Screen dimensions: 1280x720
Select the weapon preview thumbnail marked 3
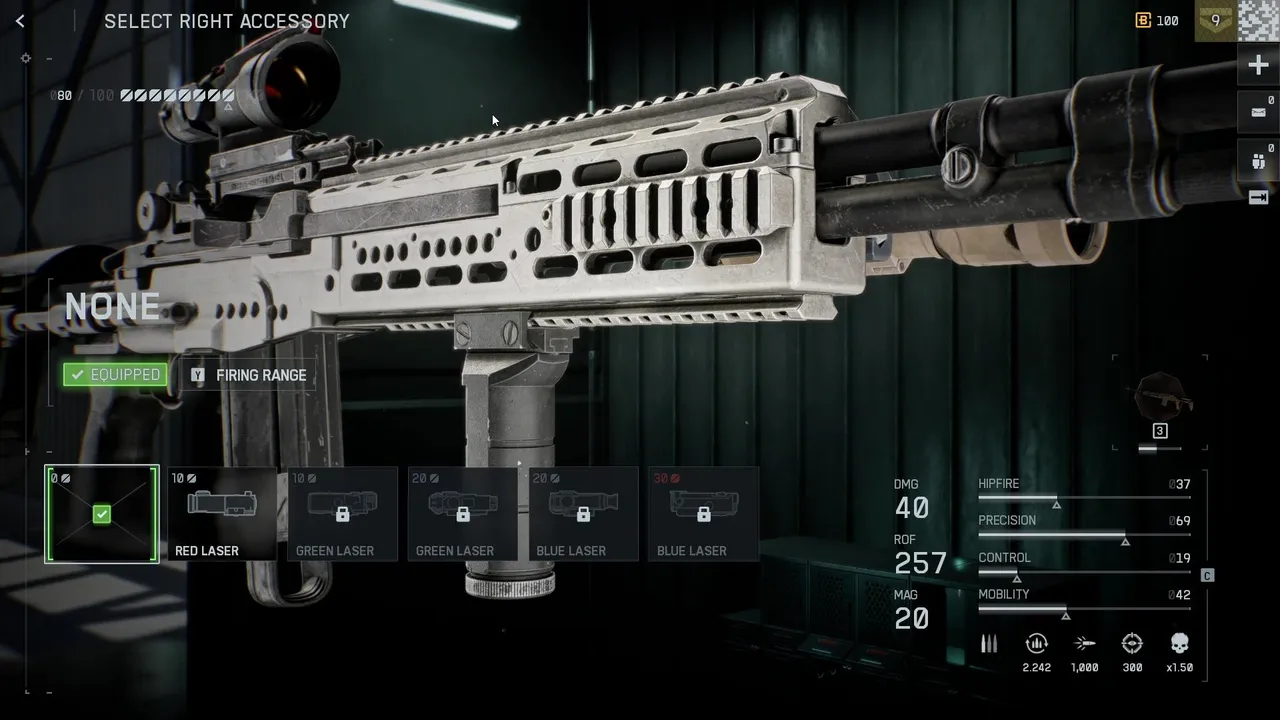coord(1160,400)
